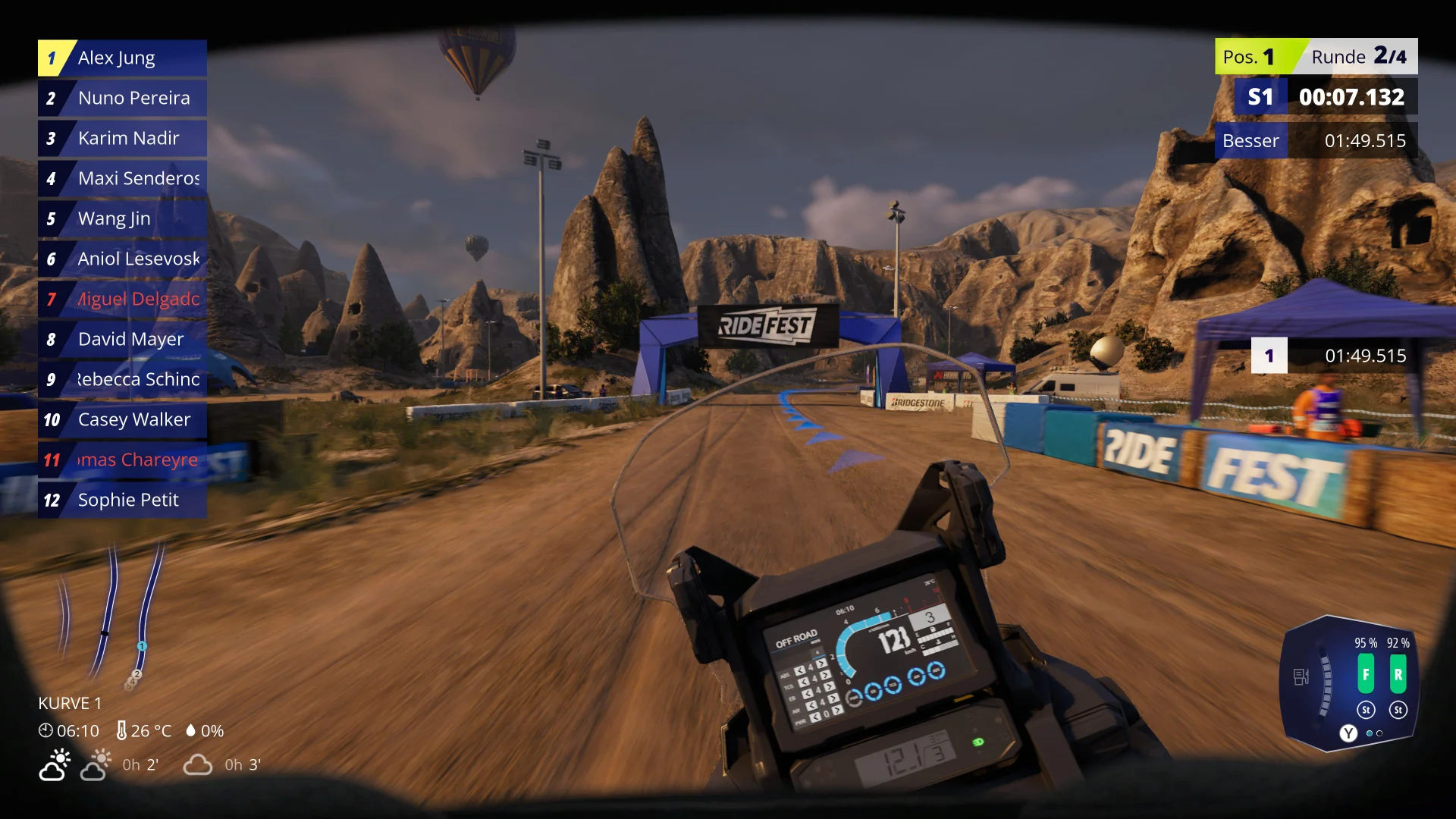Screen dimensions: 1456x819
Task: Click the current sunny-cloudy weather icon
Action: pos(55,764)
